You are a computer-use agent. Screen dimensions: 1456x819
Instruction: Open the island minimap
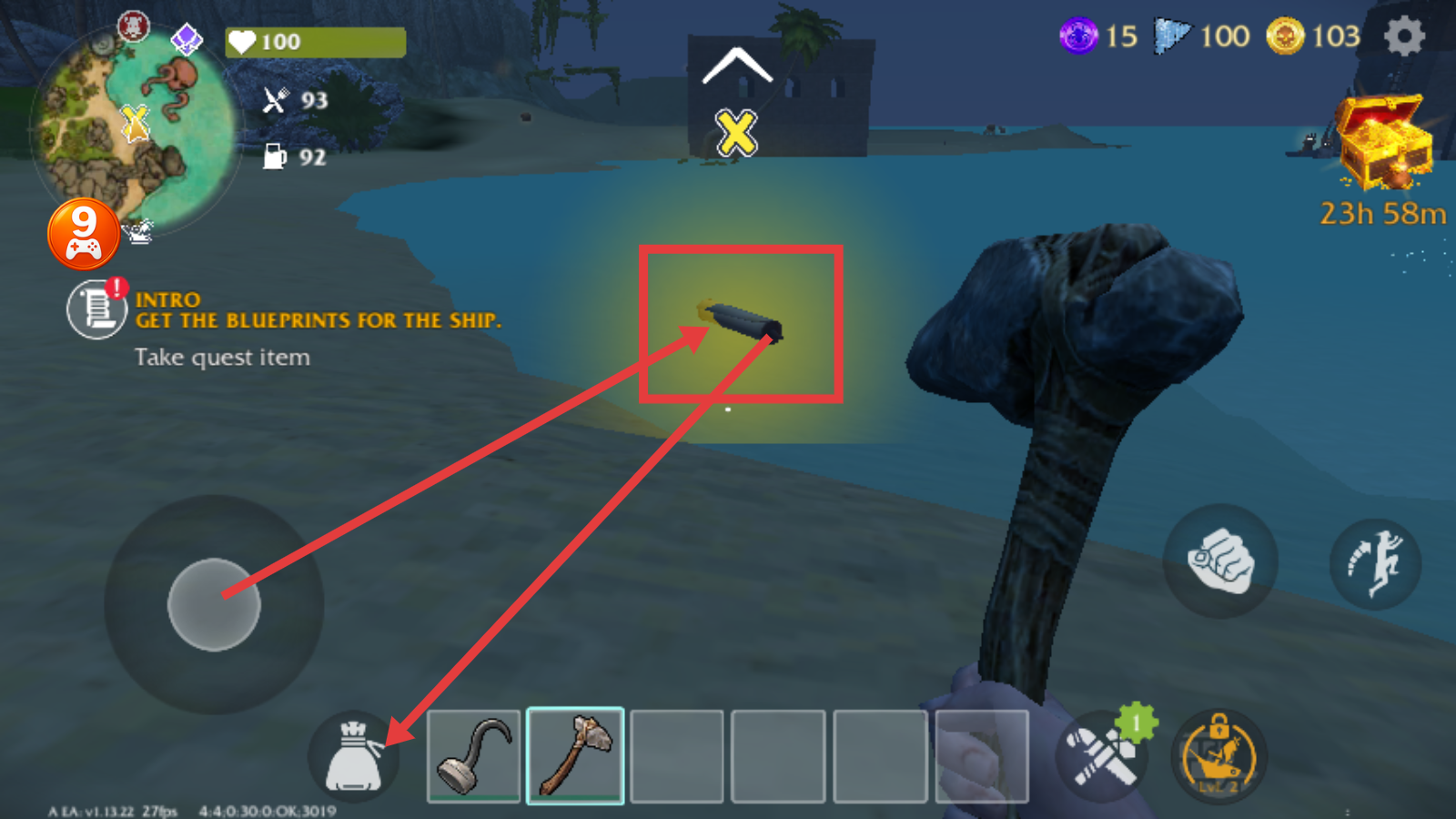[135, 129]
